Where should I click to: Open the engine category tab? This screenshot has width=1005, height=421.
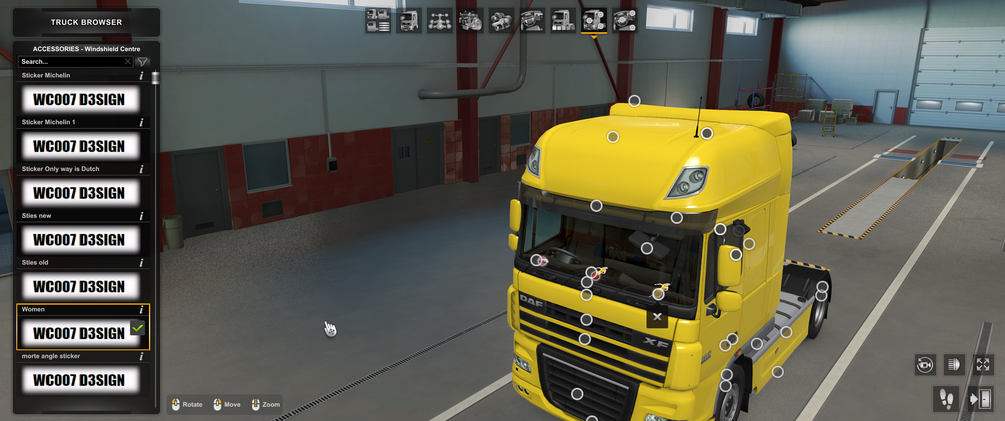pos(470,19)
